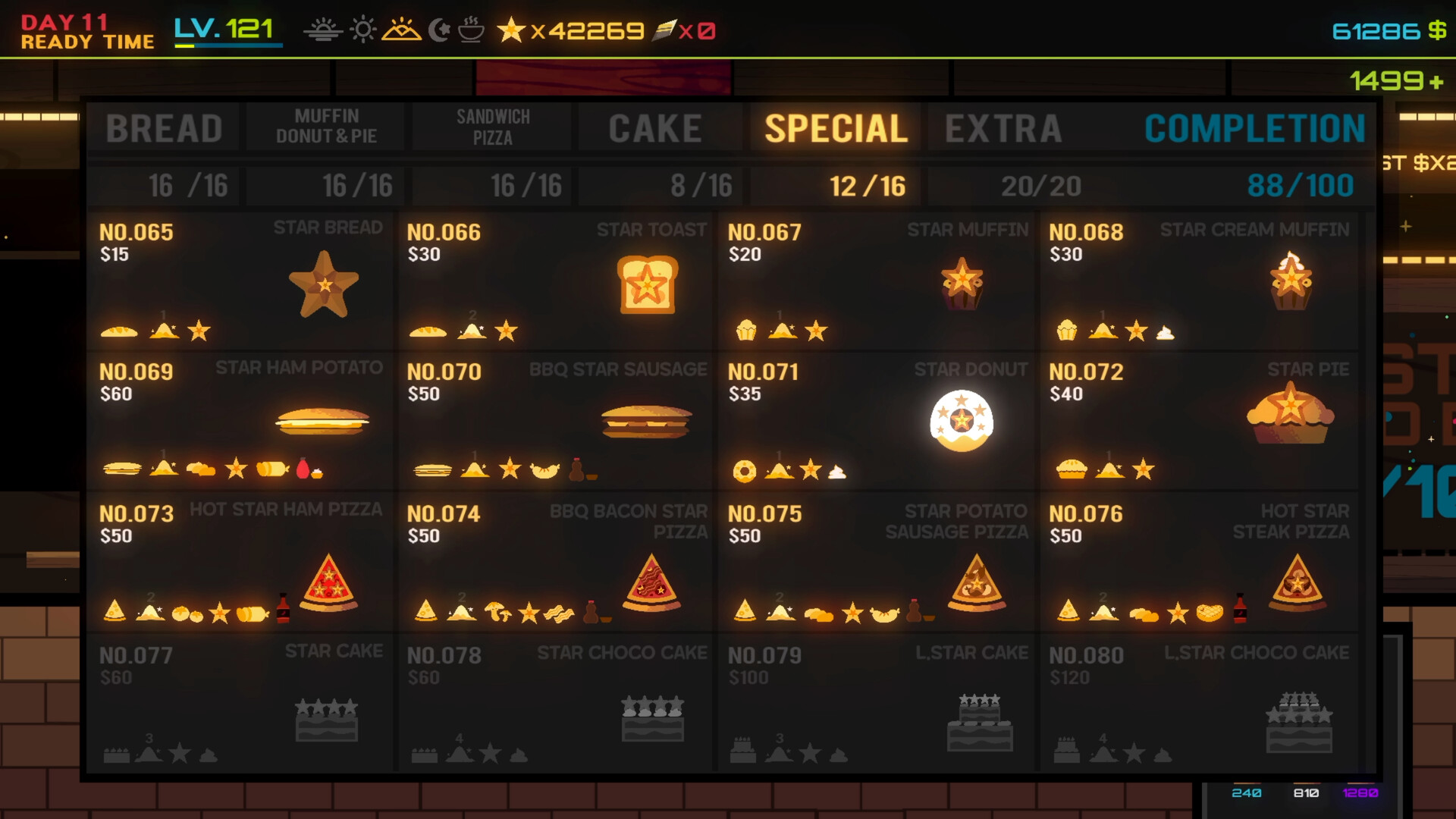Screen dimensions: 1456x819
Task: Click the soup bowl icon near time icons
Action: pos(471,30)
